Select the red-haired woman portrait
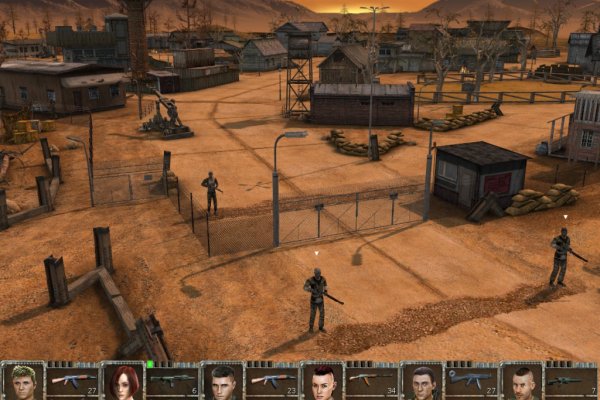 pos(123,382)
